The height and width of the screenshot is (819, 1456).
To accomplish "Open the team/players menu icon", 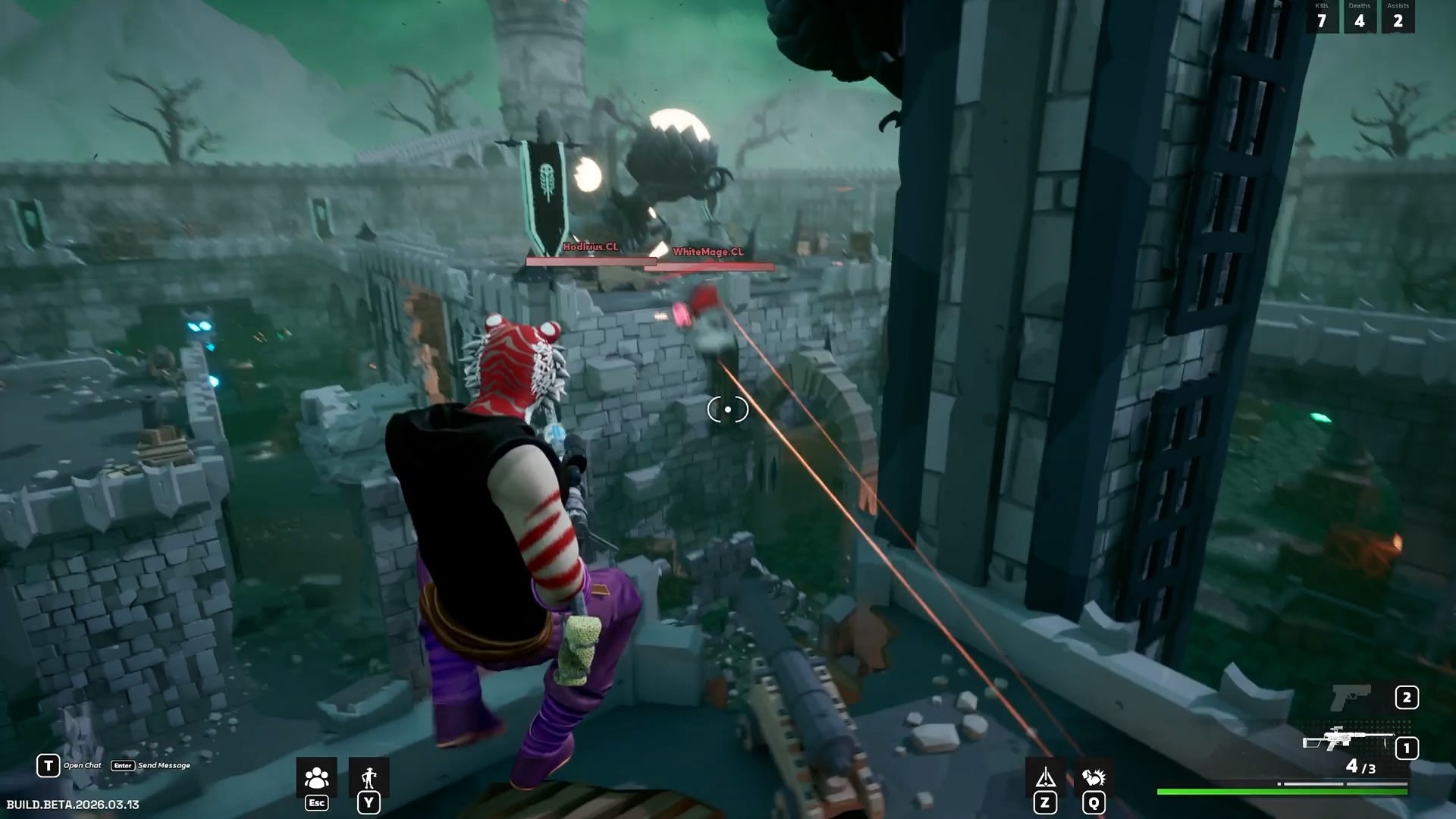I will (x=316, y=779).
